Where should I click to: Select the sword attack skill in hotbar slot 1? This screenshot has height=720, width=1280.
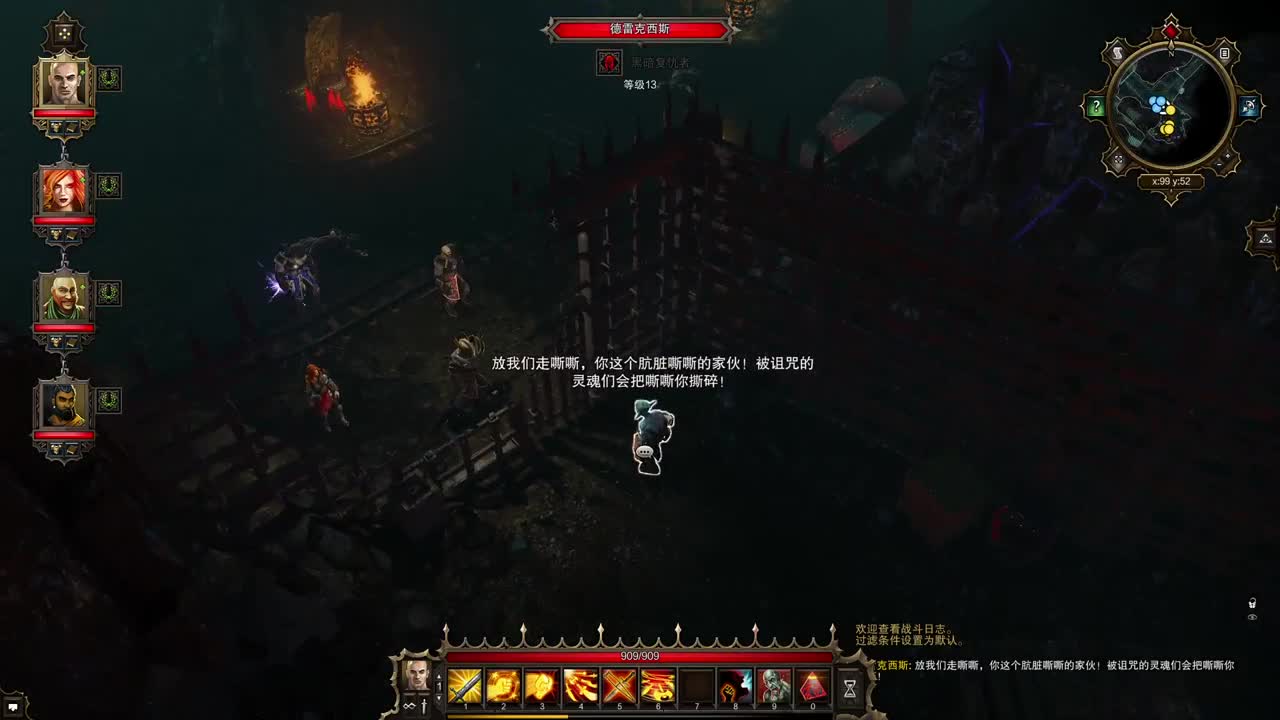[465, 687]
